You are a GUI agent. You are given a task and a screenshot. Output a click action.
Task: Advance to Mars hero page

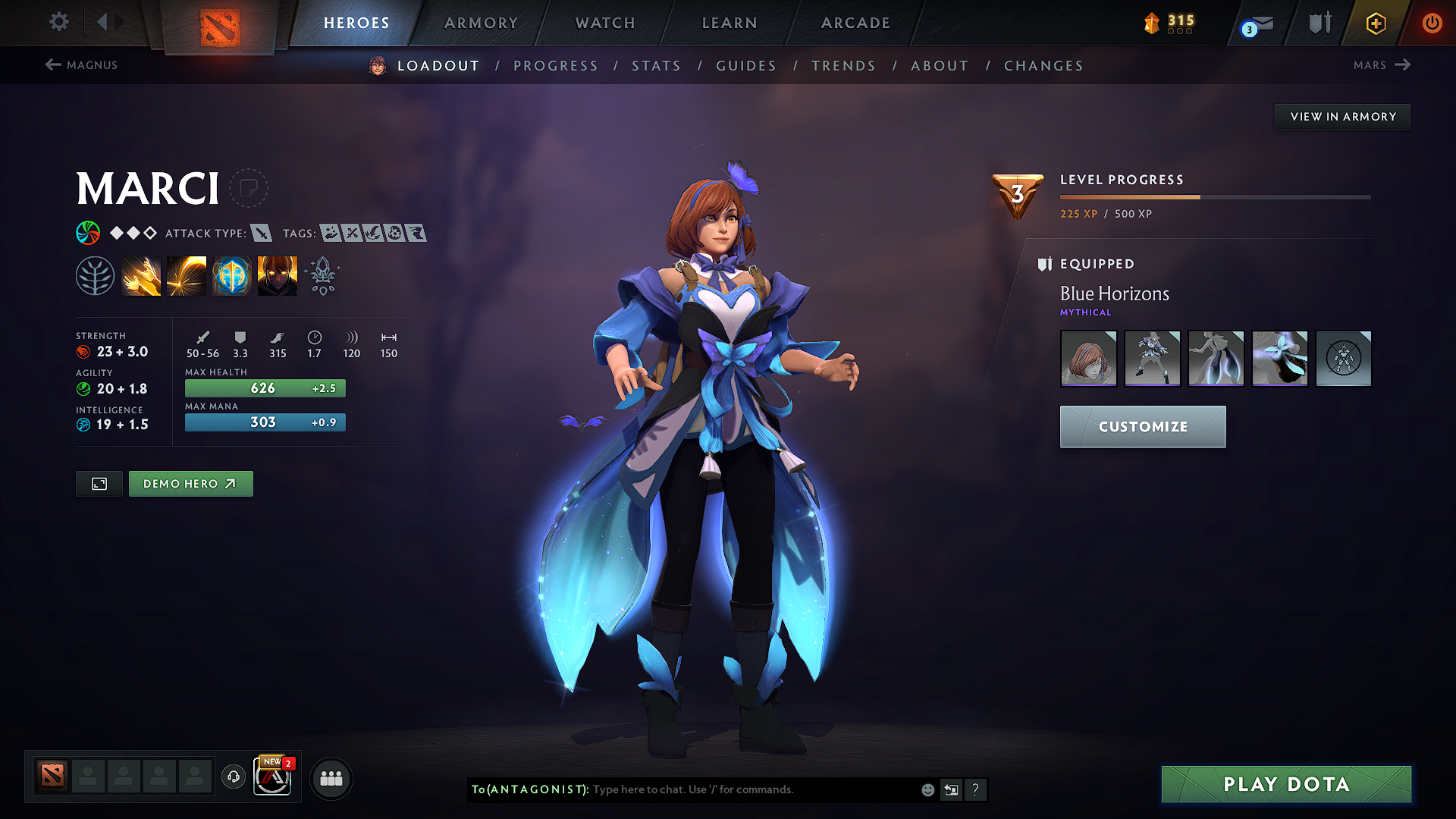click(1382, 65)
